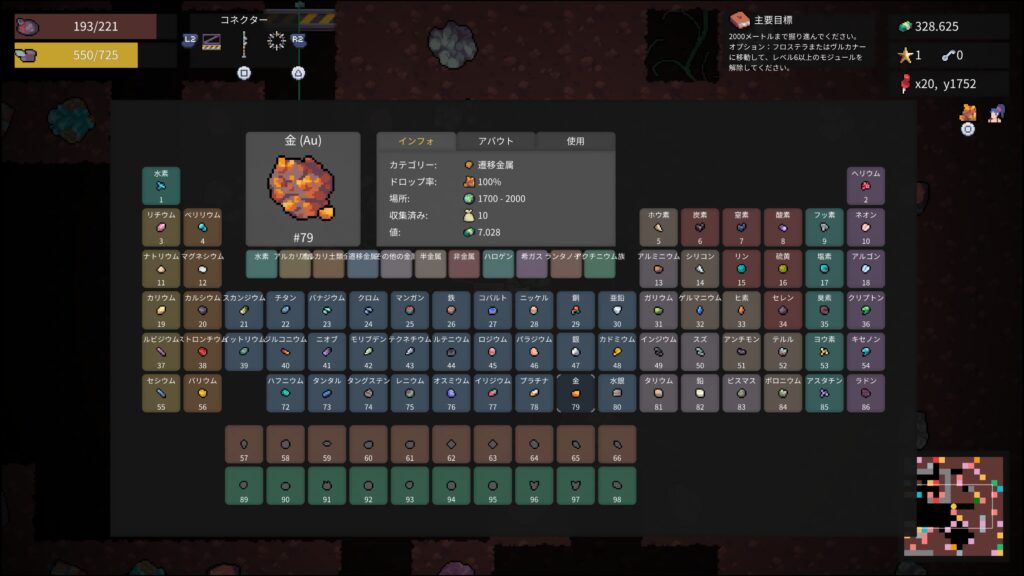Choose the ヘリウム element tile
Image resolution: width=1024 pixels, height=576 pixels.
(866, 186)
